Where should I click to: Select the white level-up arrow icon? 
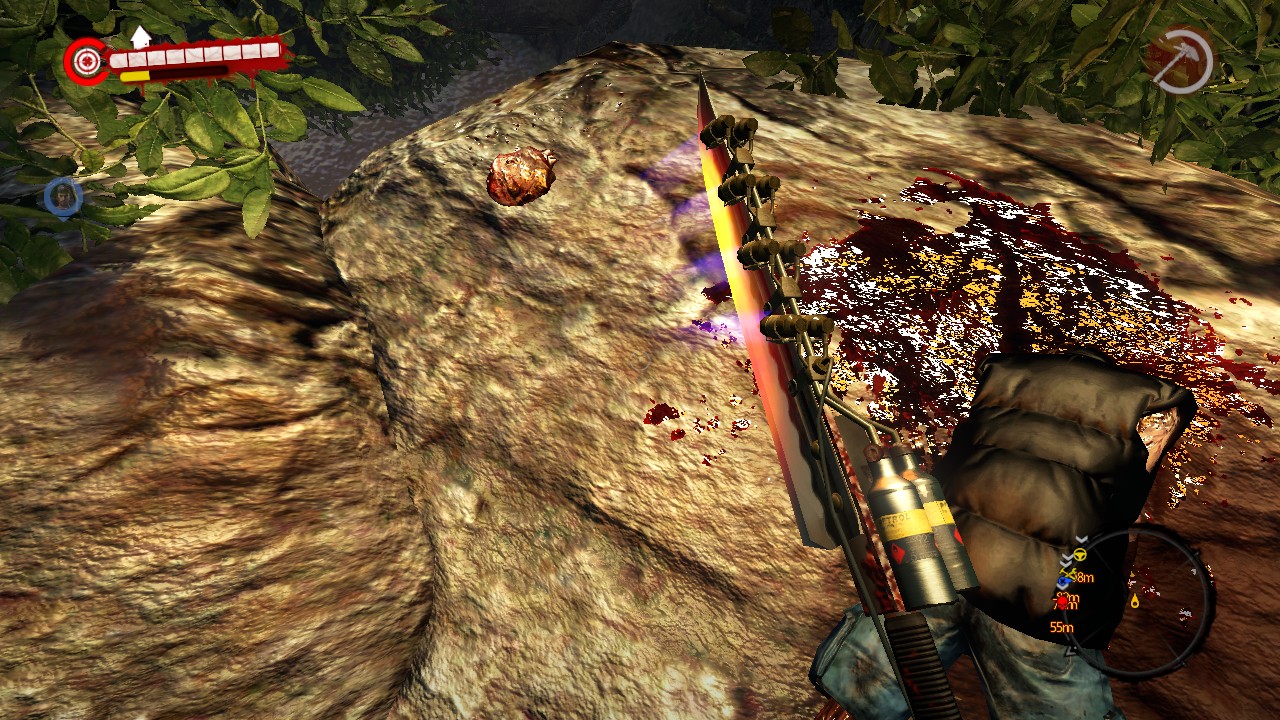(x=141, y=37)
